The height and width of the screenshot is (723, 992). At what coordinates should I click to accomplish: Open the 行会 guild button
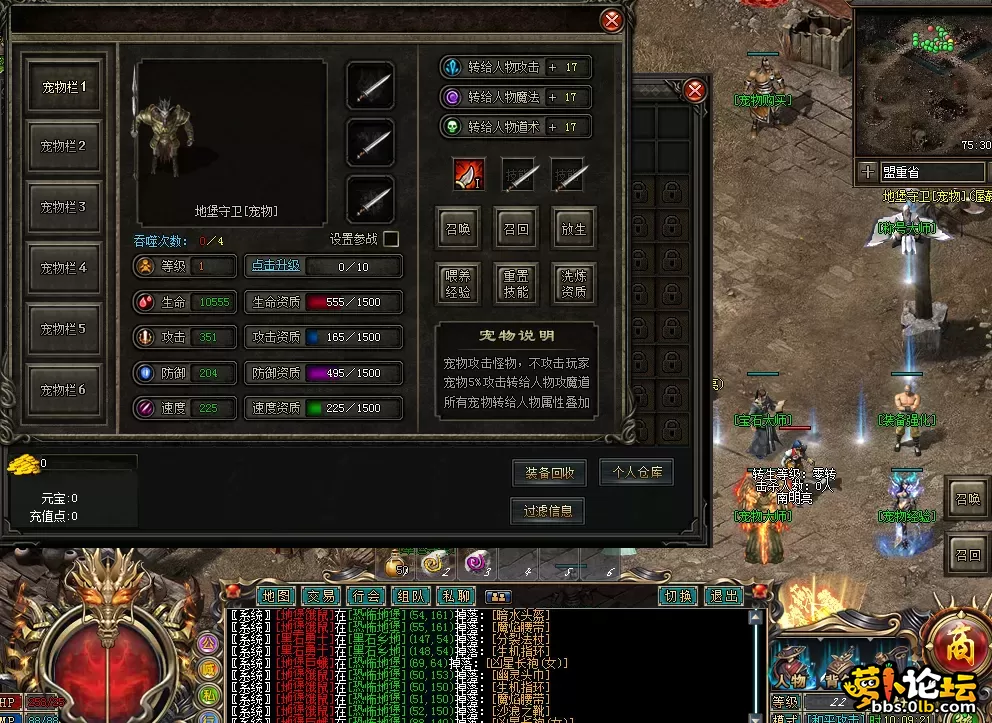pos(366,596)
